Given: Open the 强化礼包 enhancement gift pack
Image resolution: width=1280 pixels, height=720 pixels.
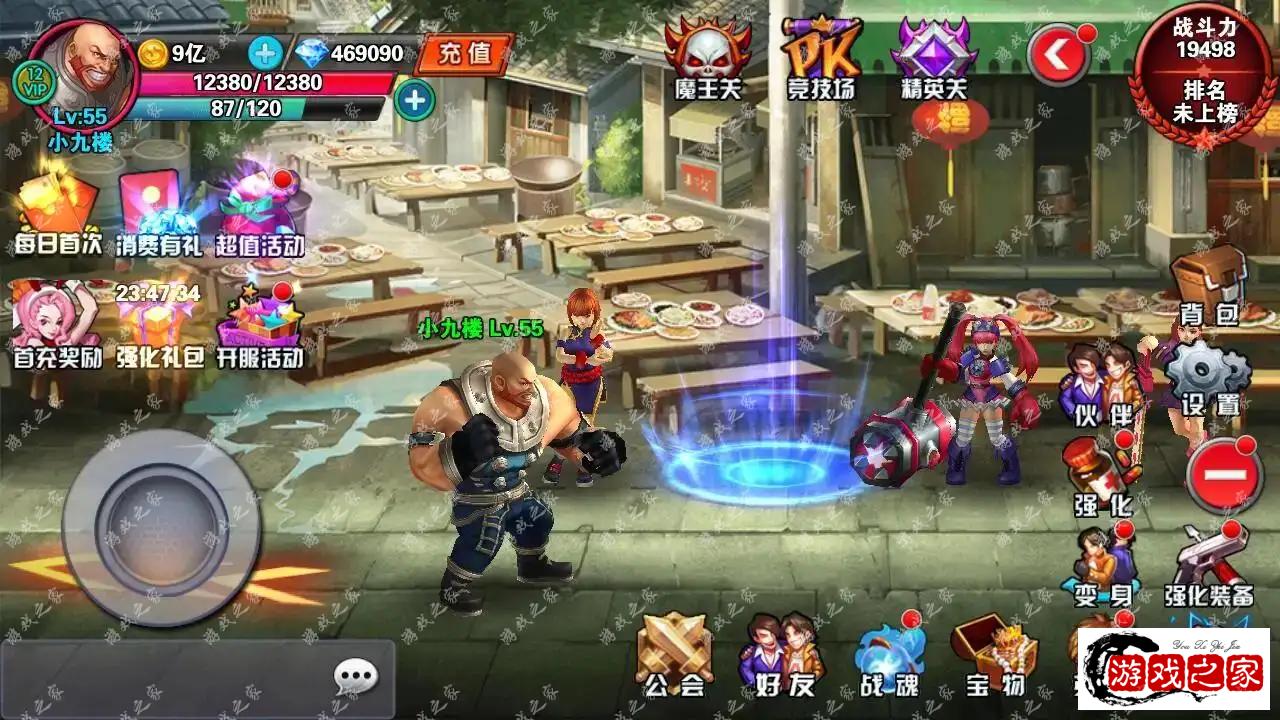Looking at the screenshot, I should [x=158, y=325].
